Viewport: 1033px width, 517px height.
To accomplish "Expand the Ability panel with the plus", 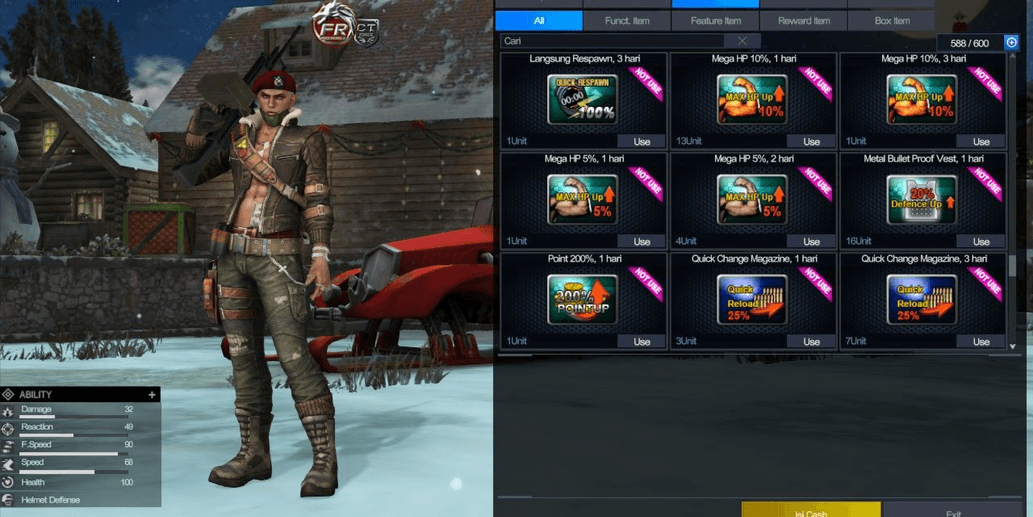I will tap(152, 395).
